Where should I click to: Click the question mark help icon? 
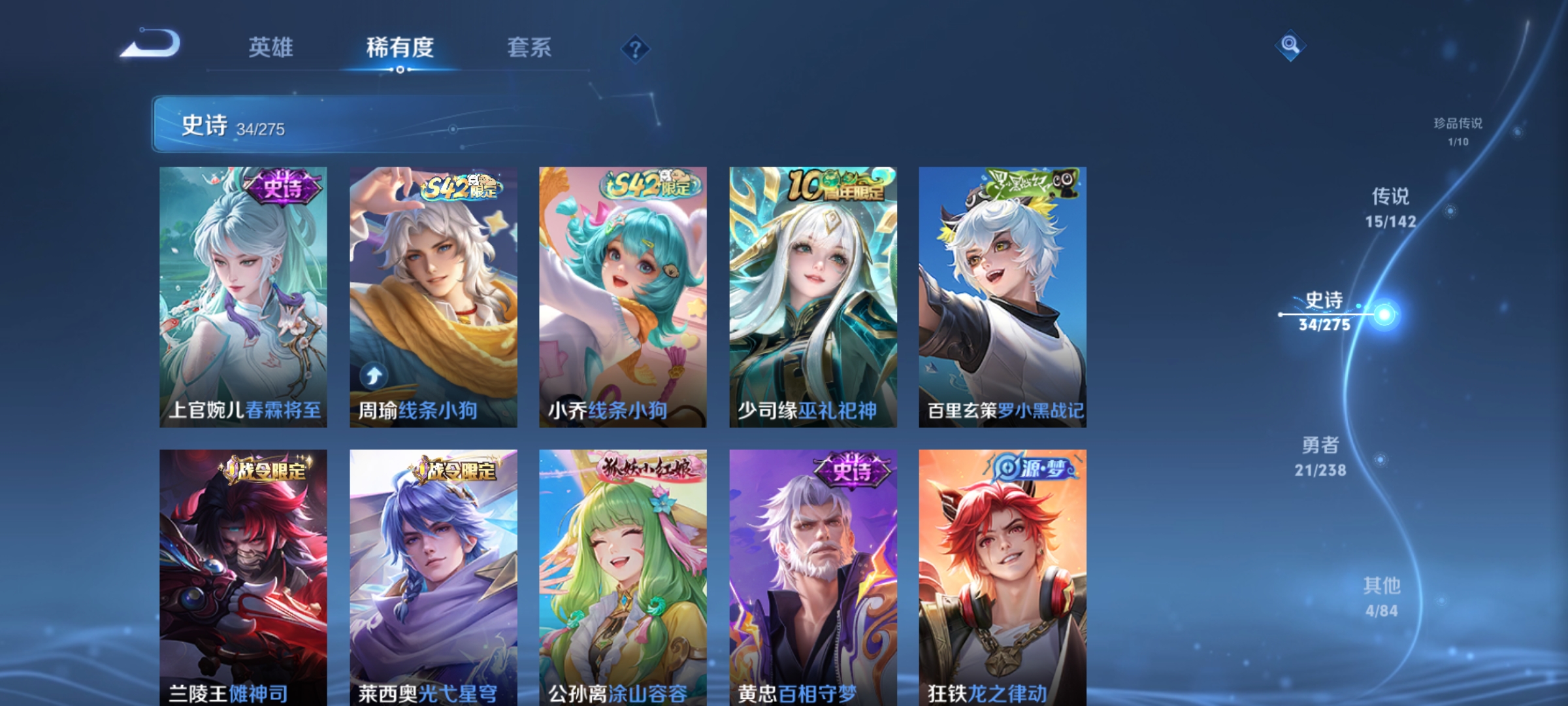[637, 49]
